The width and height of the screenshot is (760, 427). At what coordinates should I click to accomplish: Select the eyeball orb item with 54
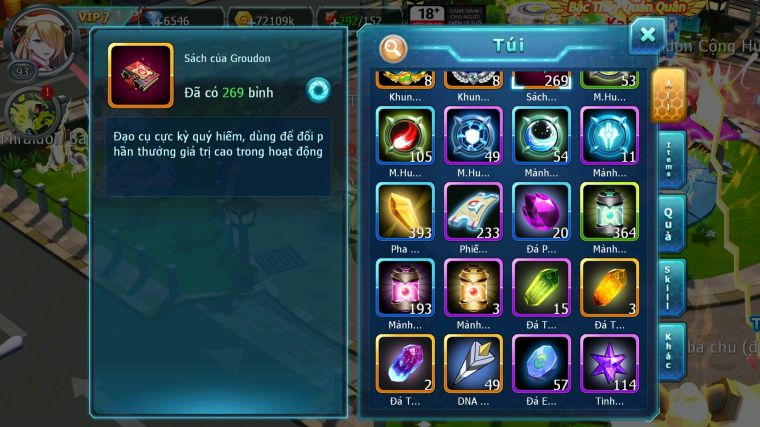[x=541, y=135]
